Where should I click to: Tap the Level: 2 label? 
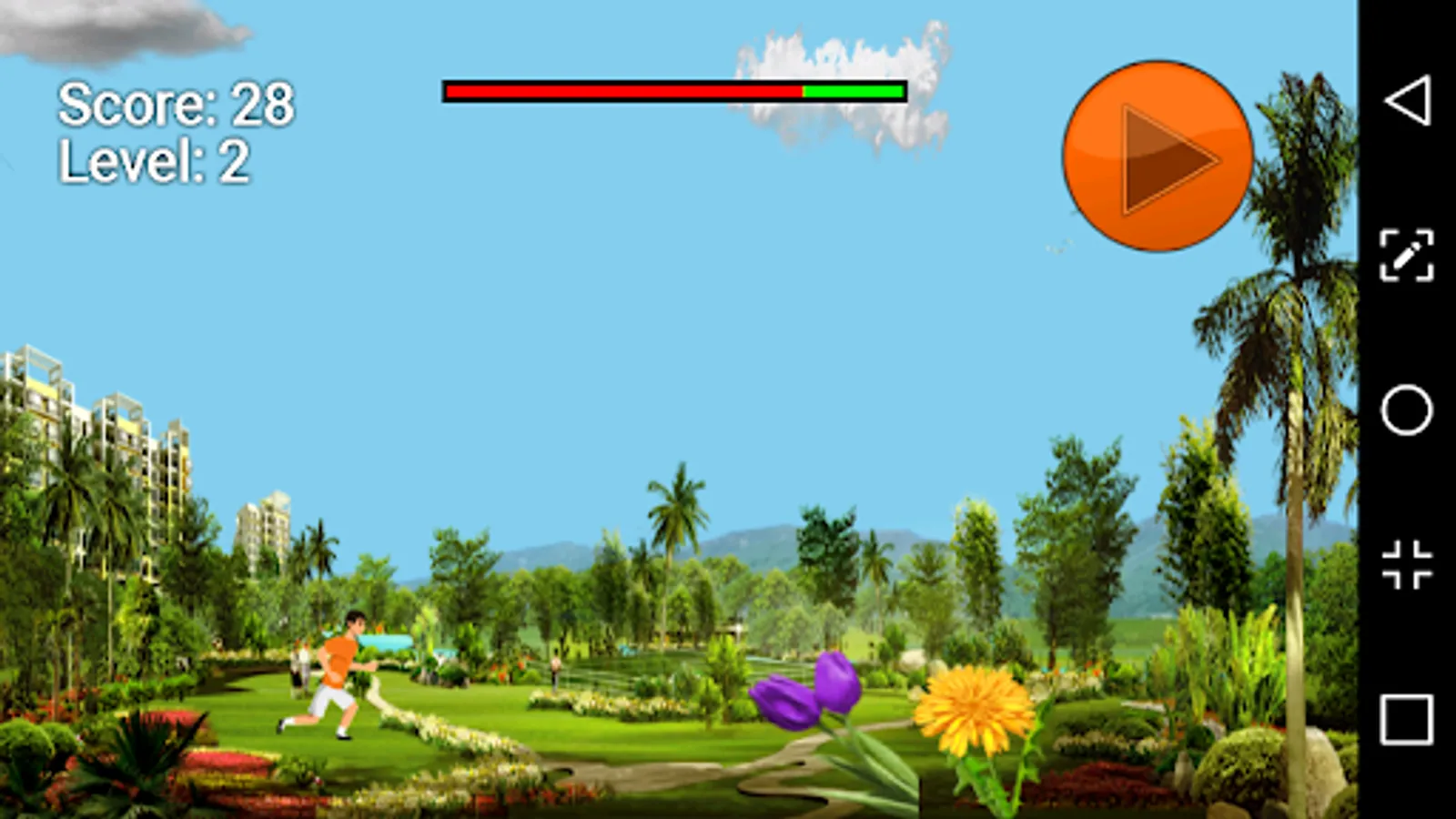coord(155,162)
